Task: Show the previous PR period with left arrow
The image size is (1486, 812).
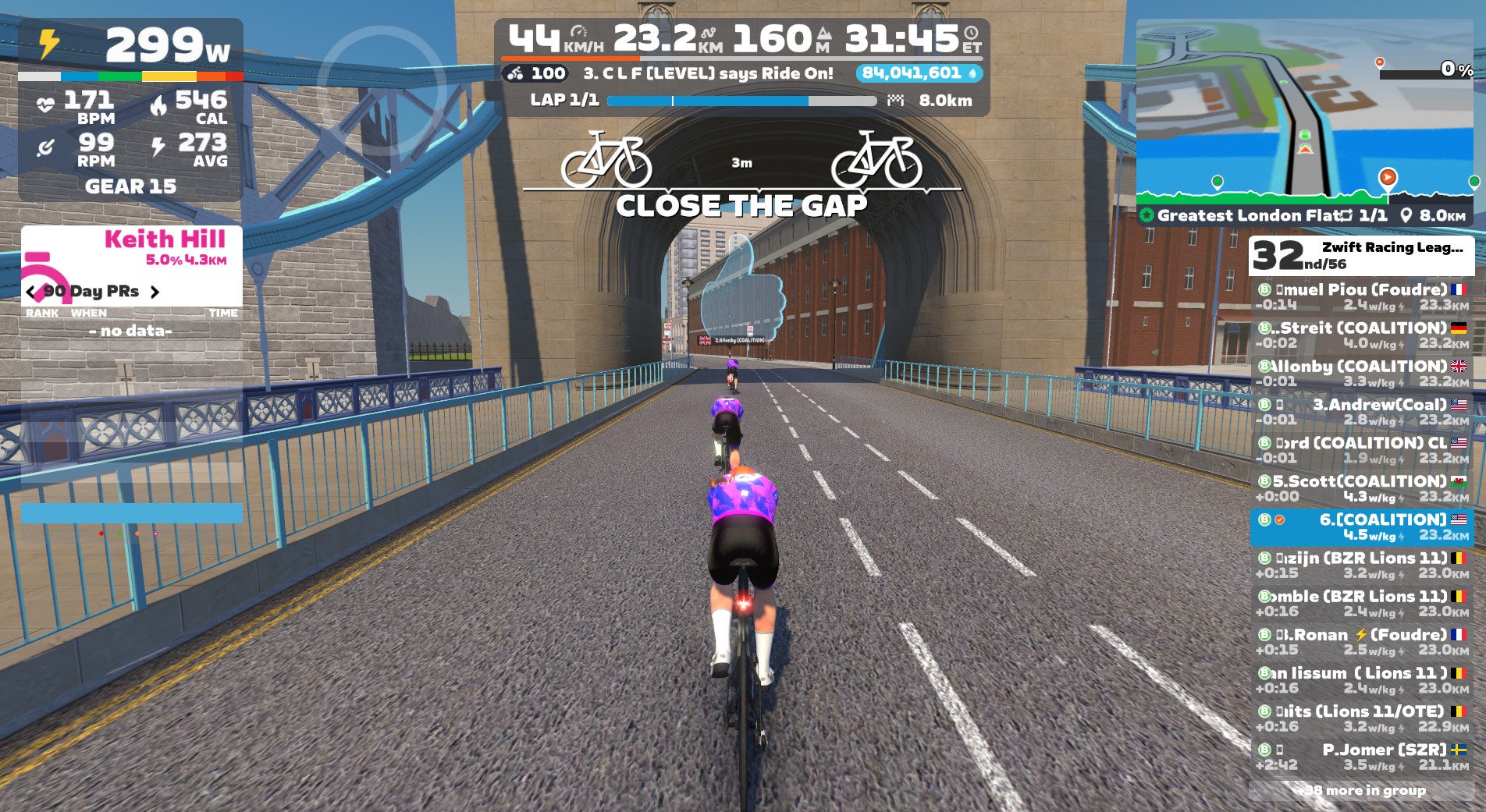Action: (x=31, y=292)
